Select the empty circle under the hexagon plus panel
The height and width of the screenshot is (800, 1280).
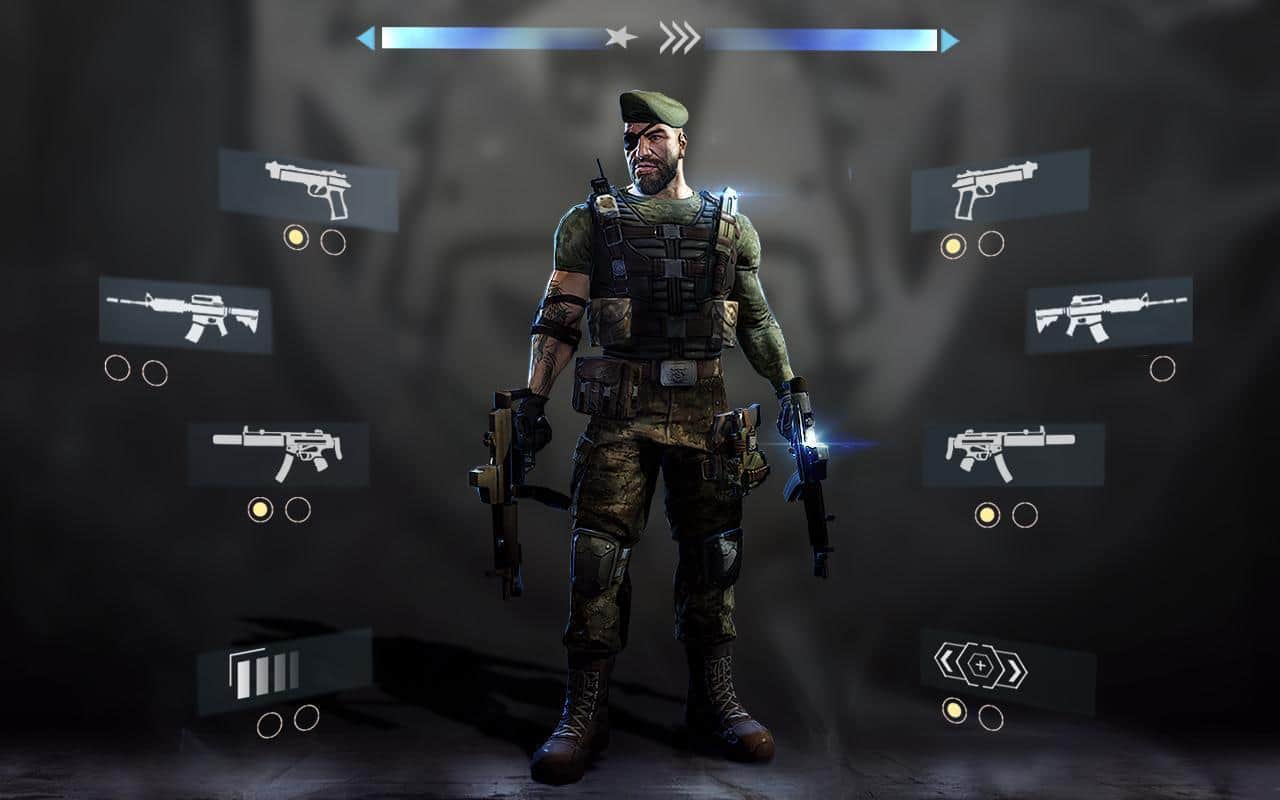[991, 717]
